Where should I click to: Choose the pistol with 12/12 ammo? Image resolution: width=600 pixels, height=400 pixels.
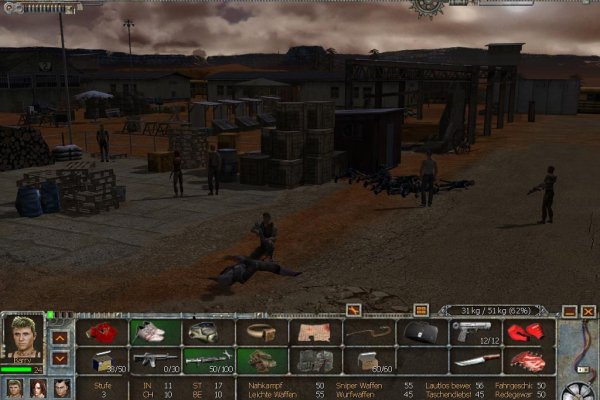click(x=474, y=332)
